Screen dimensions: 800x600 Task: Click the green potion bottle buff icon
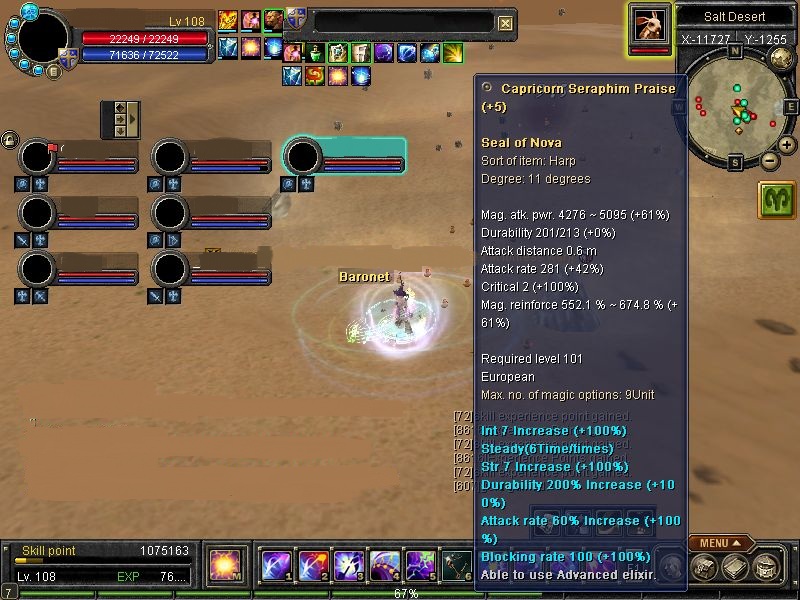pyautogui.click(x=315, y=52)
